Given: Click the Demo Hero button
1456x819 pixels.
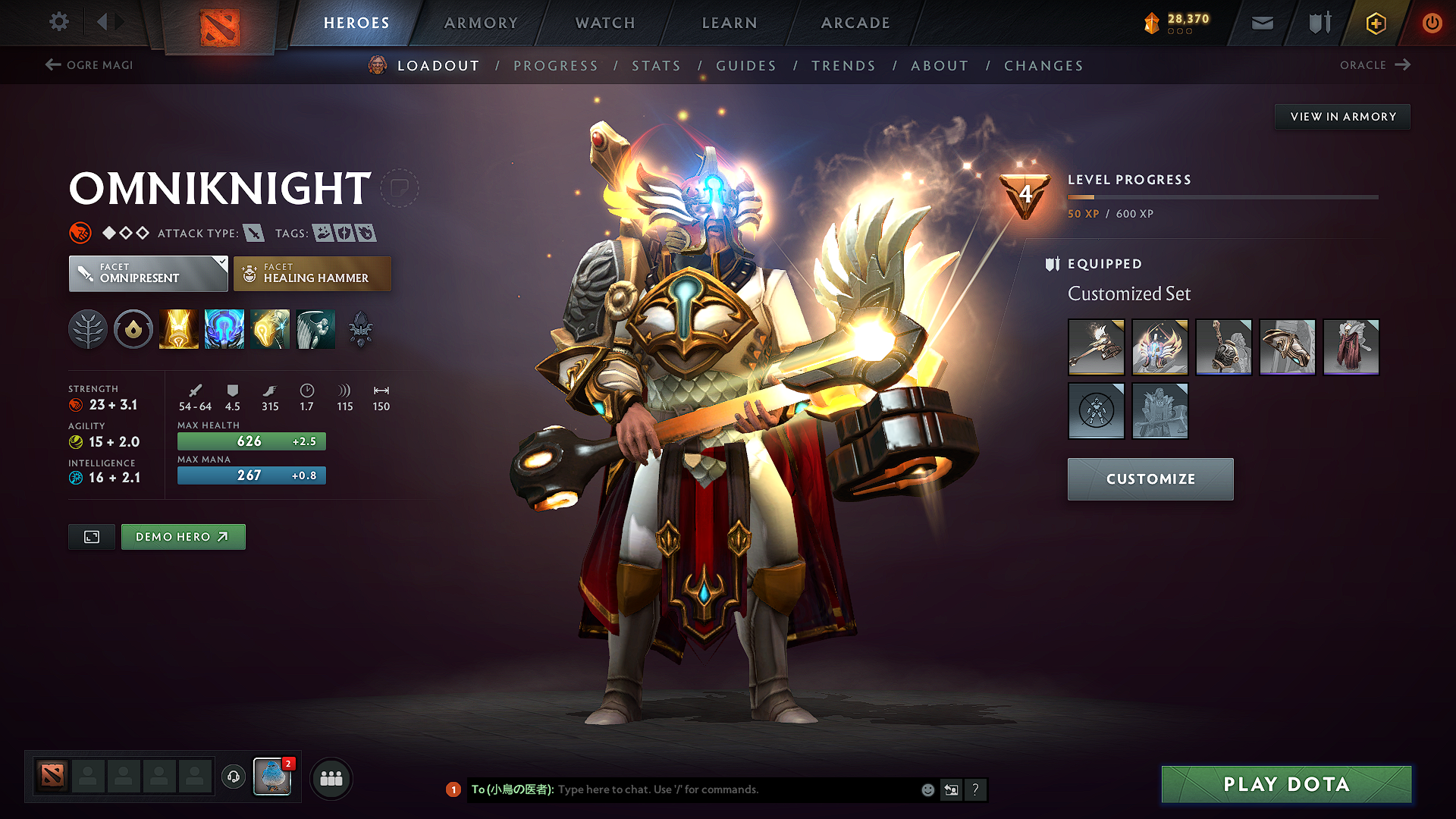Looking at the screenshot, I should tap(183, 536).
